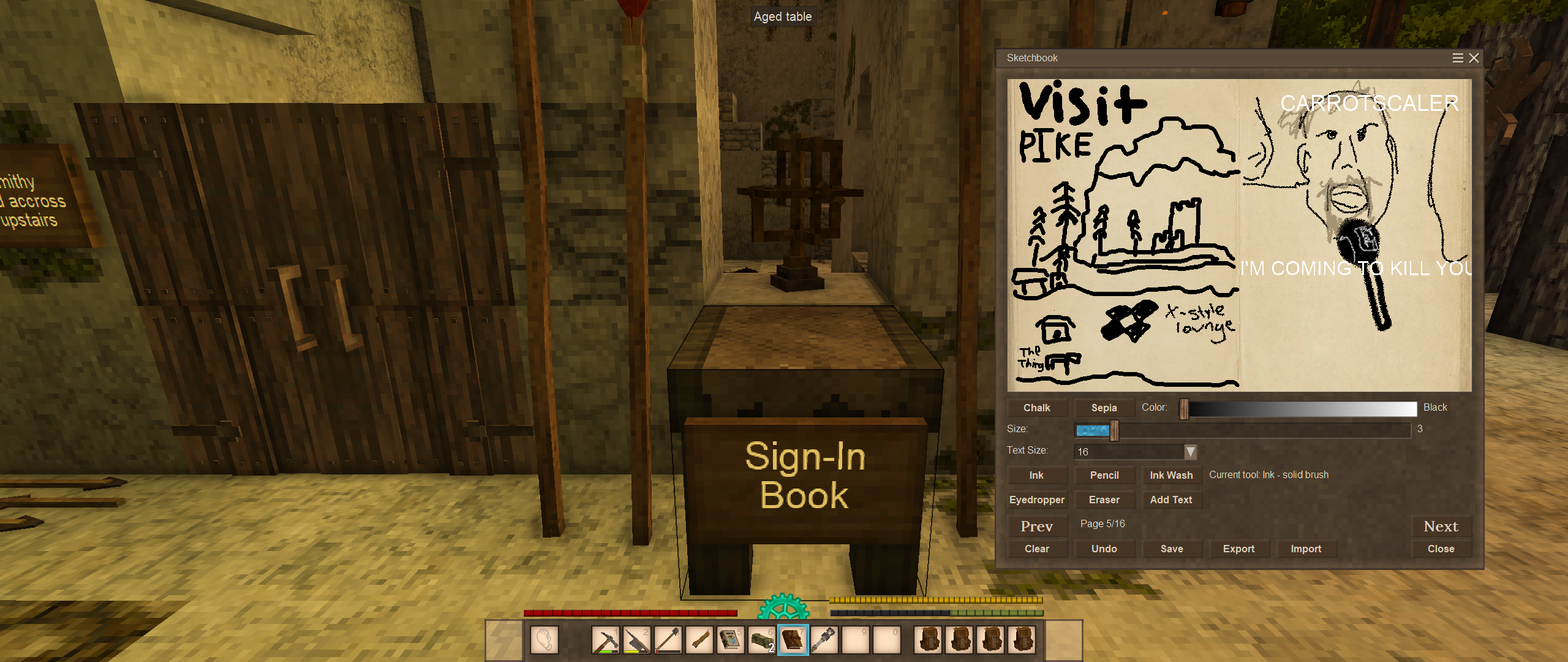Select the pickaxe in hotbar slot 1

[x=606, y=640]
